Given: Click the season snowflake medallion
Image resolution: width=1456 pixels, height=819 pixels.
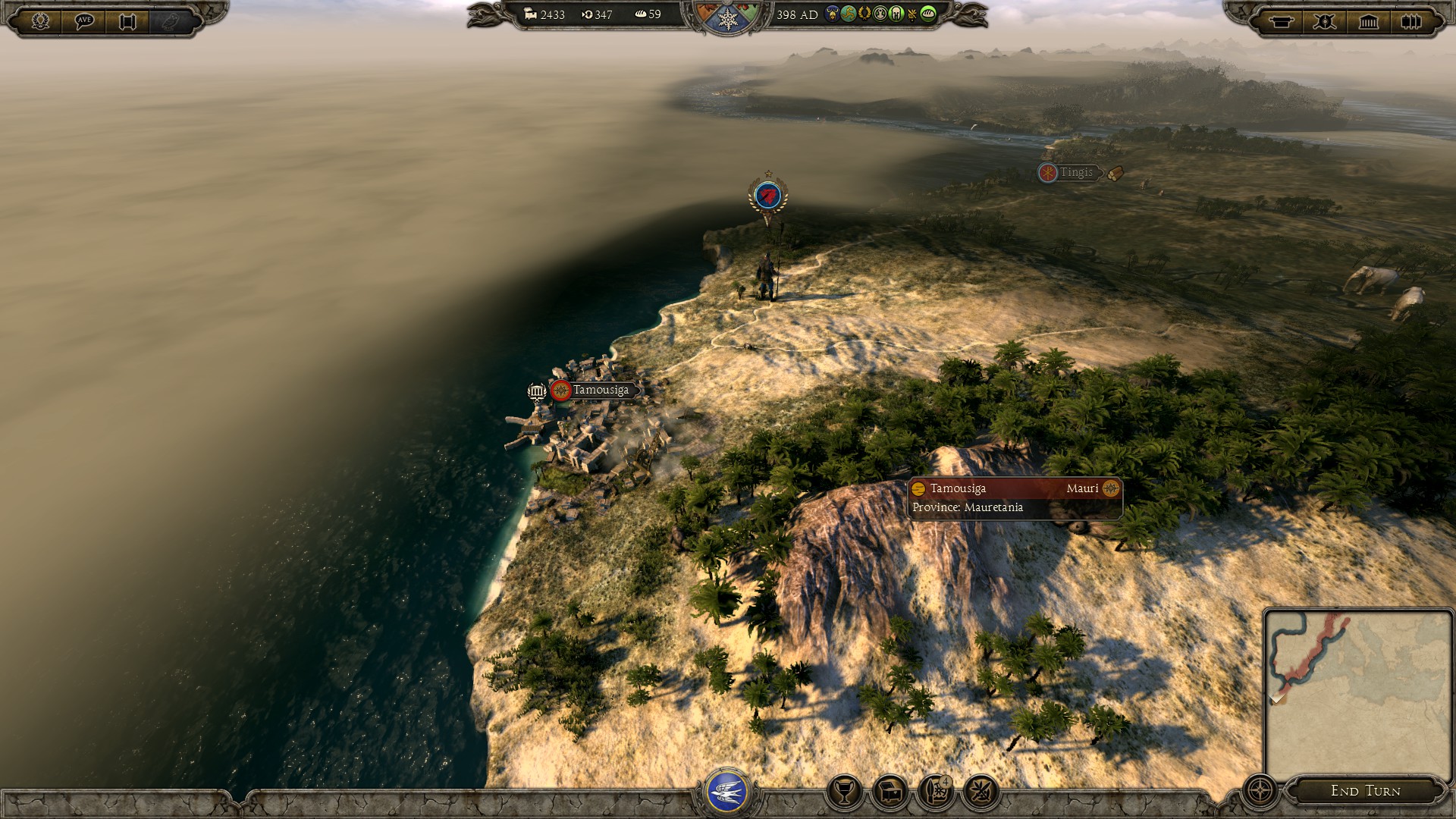Looking at the screenshot, I should click(728, 19).
